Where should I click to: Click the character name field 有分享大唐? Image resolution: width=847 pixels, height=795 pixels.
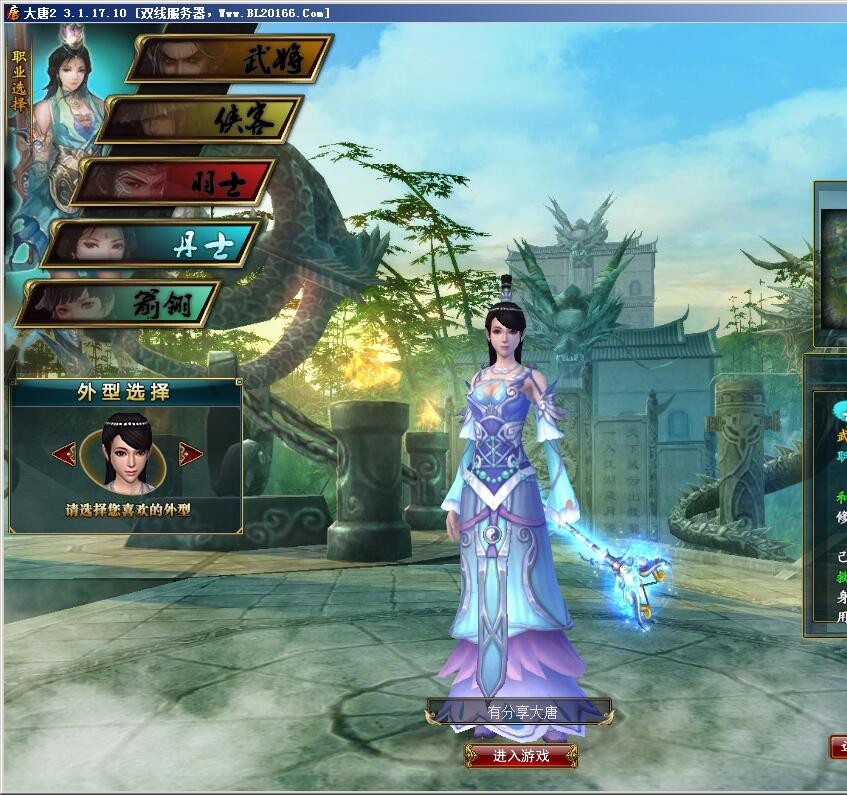pos(521,713)
